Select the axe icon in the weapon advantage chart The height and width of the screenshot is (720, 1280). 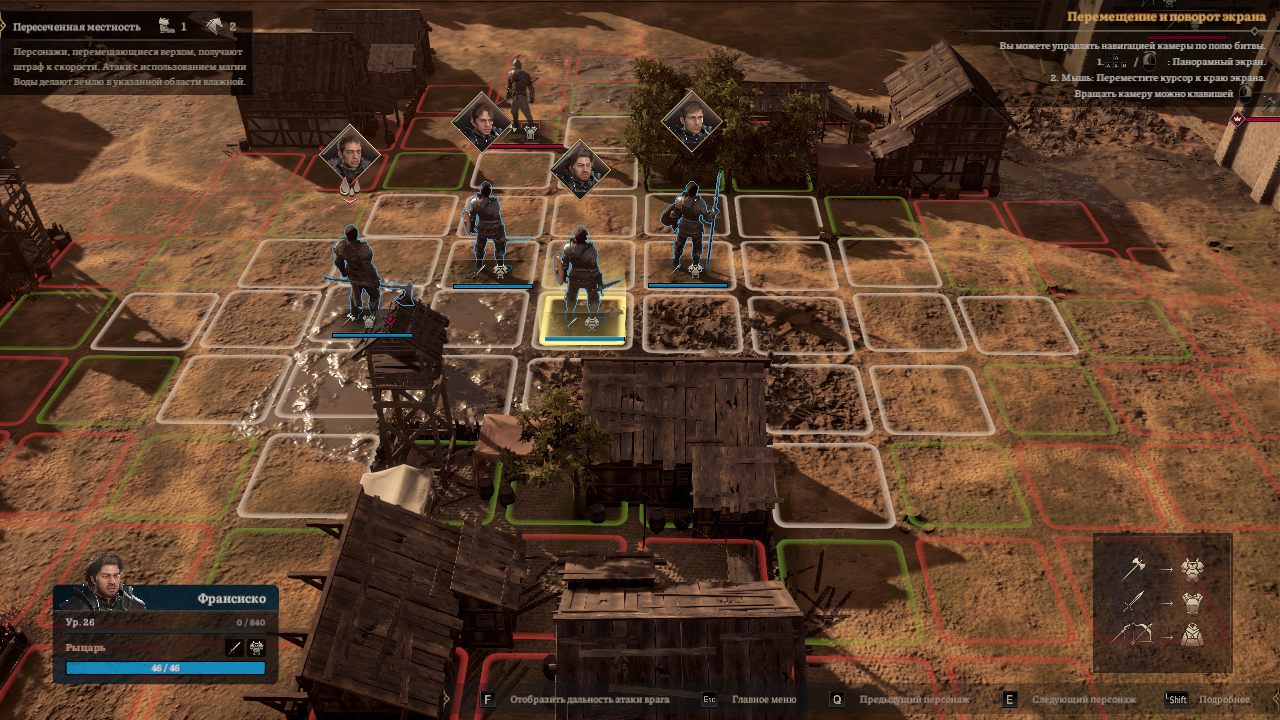tap(1133, 569)
